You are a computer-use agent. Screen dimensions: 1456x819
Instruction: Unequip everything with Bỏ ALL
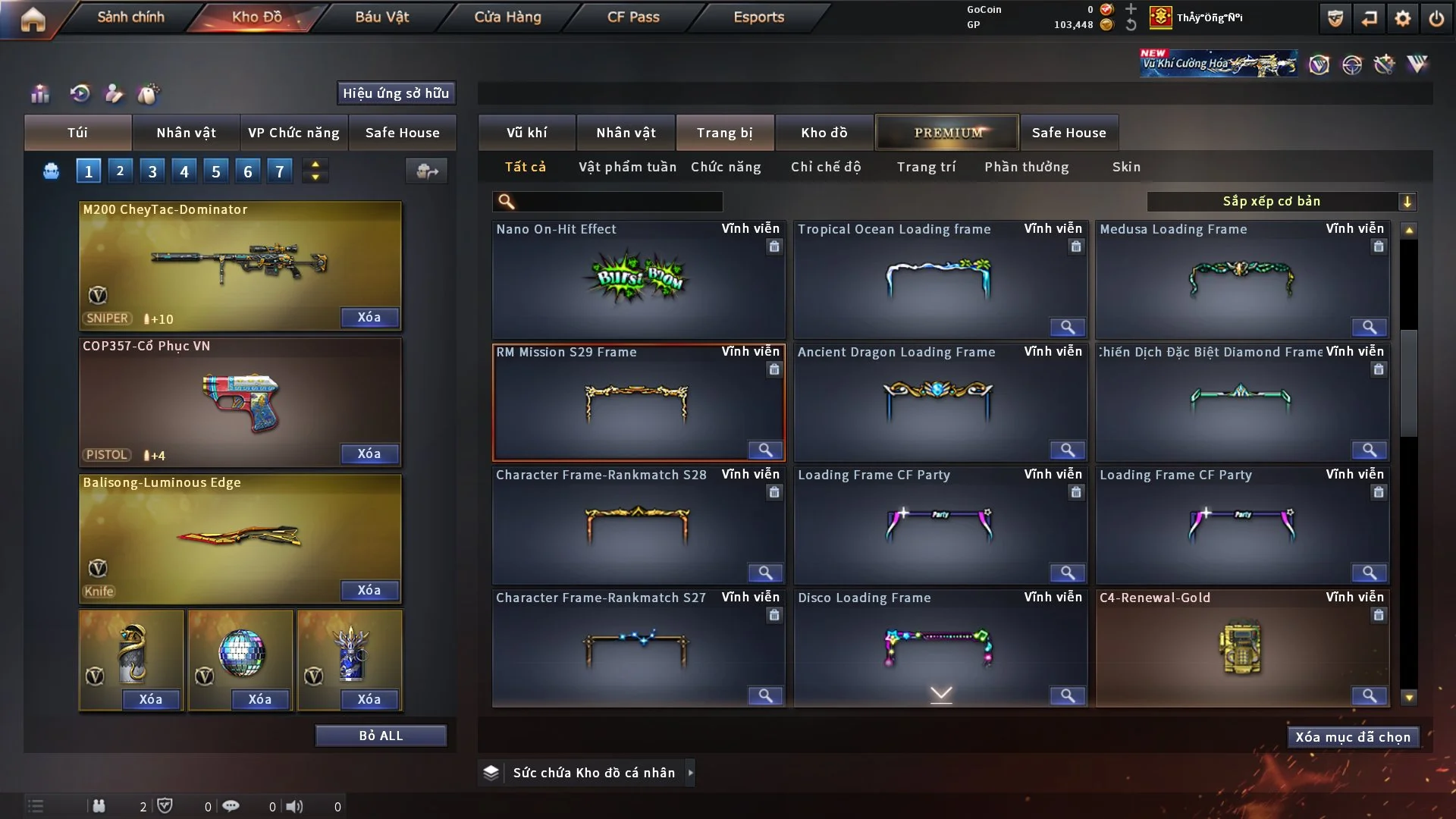coord(381,736)
